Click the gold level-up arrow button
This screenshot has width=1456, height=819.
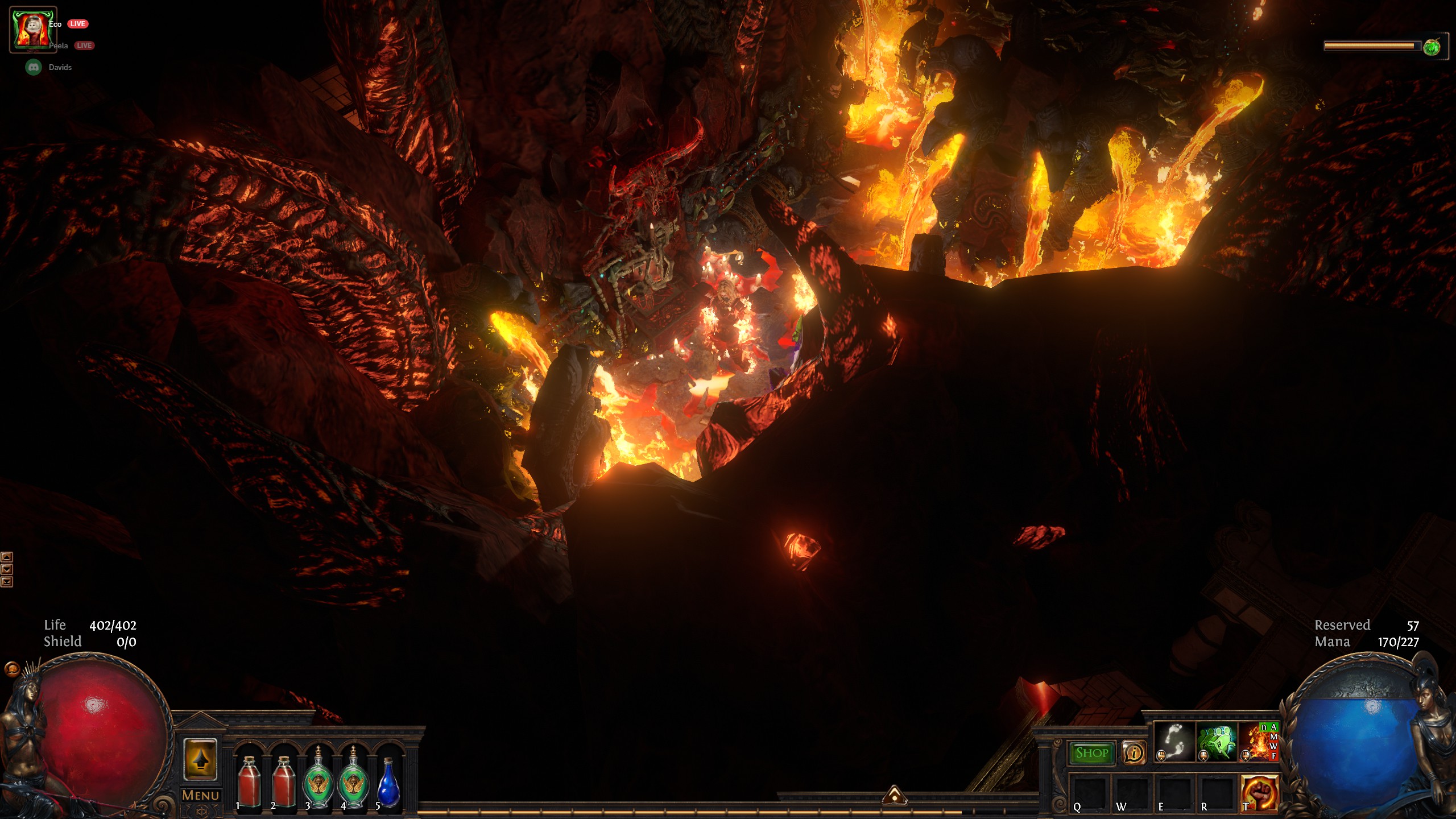pos(200,759)
